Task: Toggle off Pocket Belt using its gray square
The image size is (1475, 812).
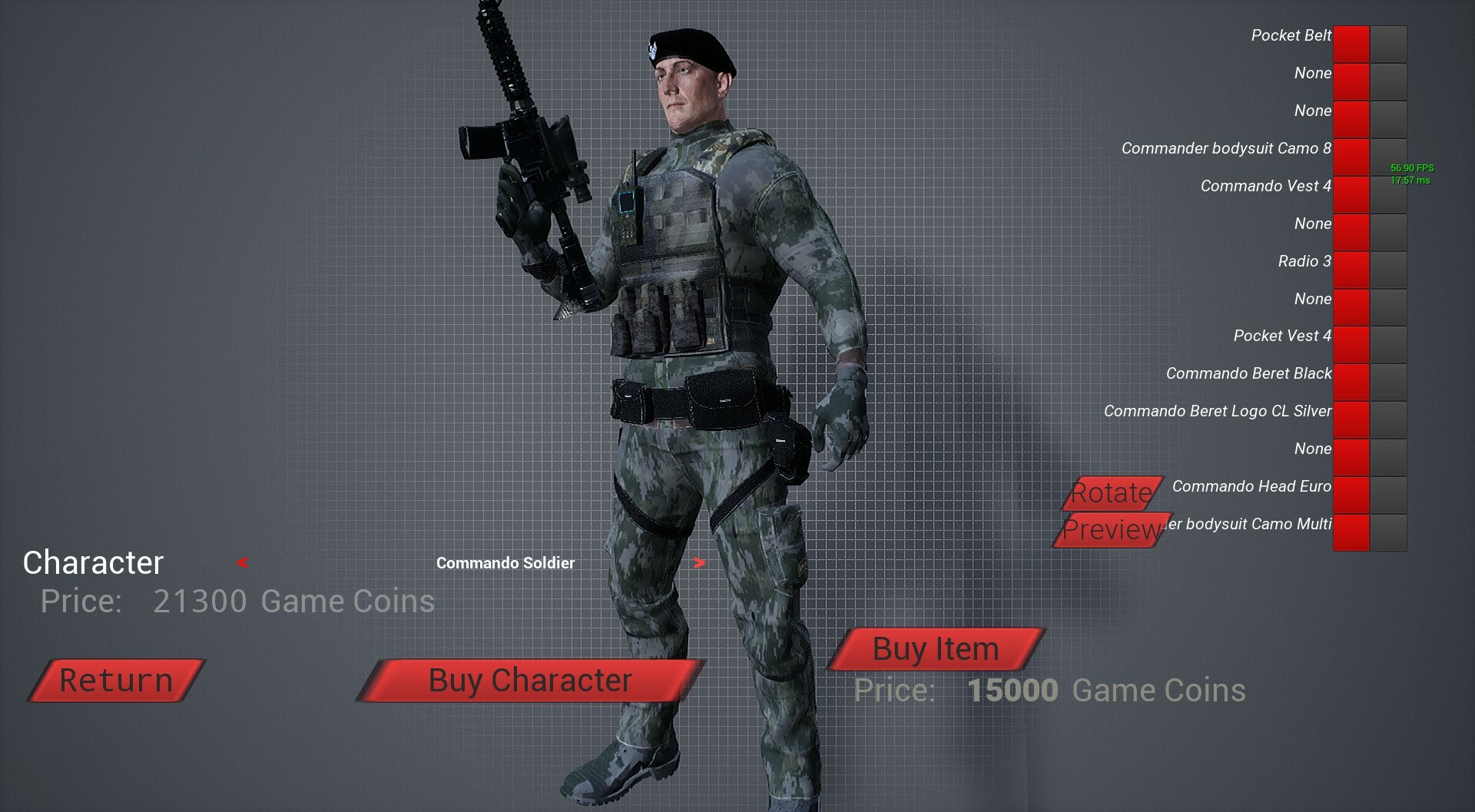Action: (x=1389, y=43)
